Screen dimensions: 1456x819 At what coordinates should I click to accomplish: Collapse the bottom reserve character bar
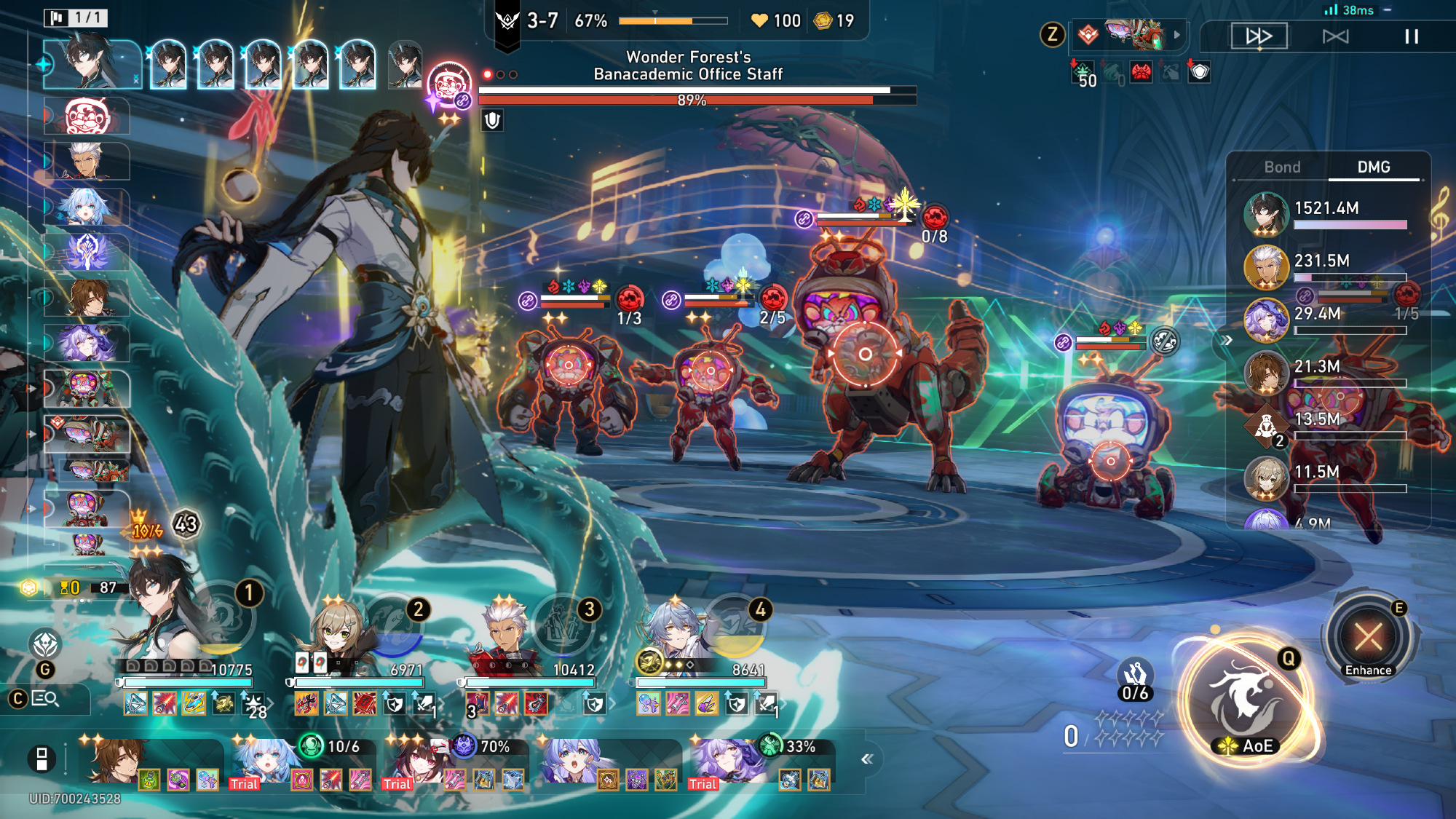pos(866,759)
